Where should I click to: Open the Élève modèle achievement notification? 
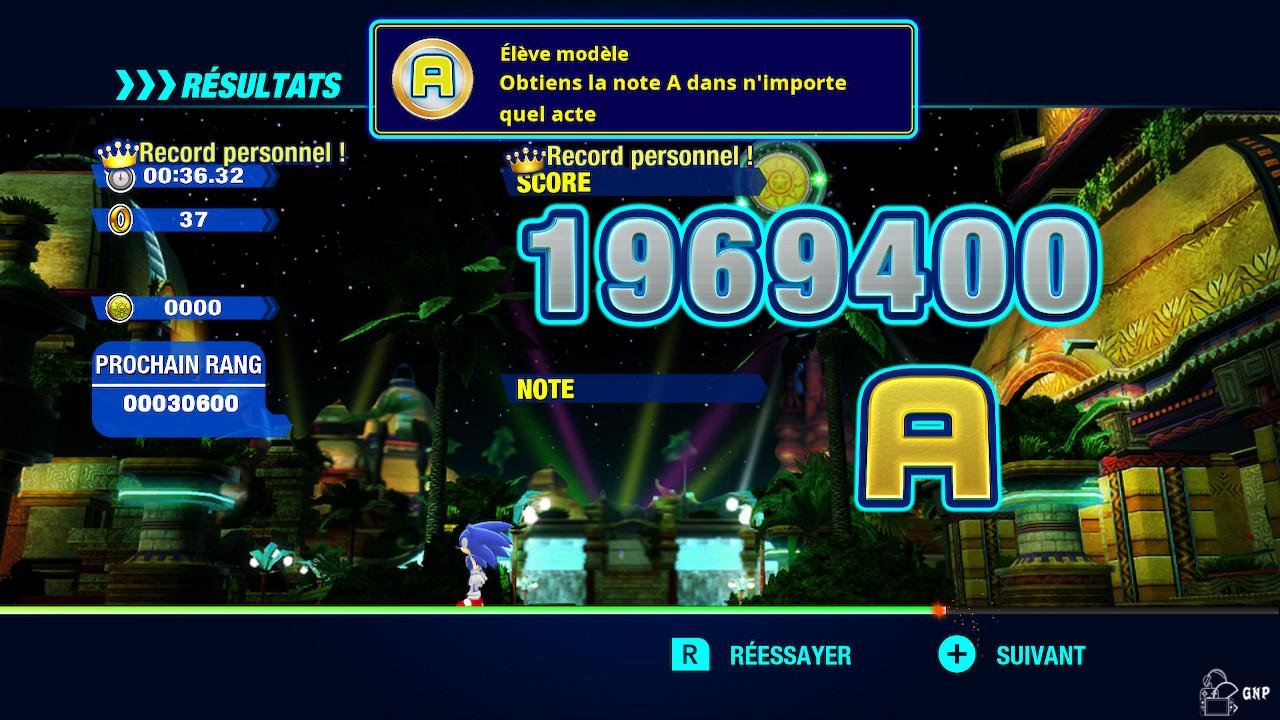pos(643,81)
